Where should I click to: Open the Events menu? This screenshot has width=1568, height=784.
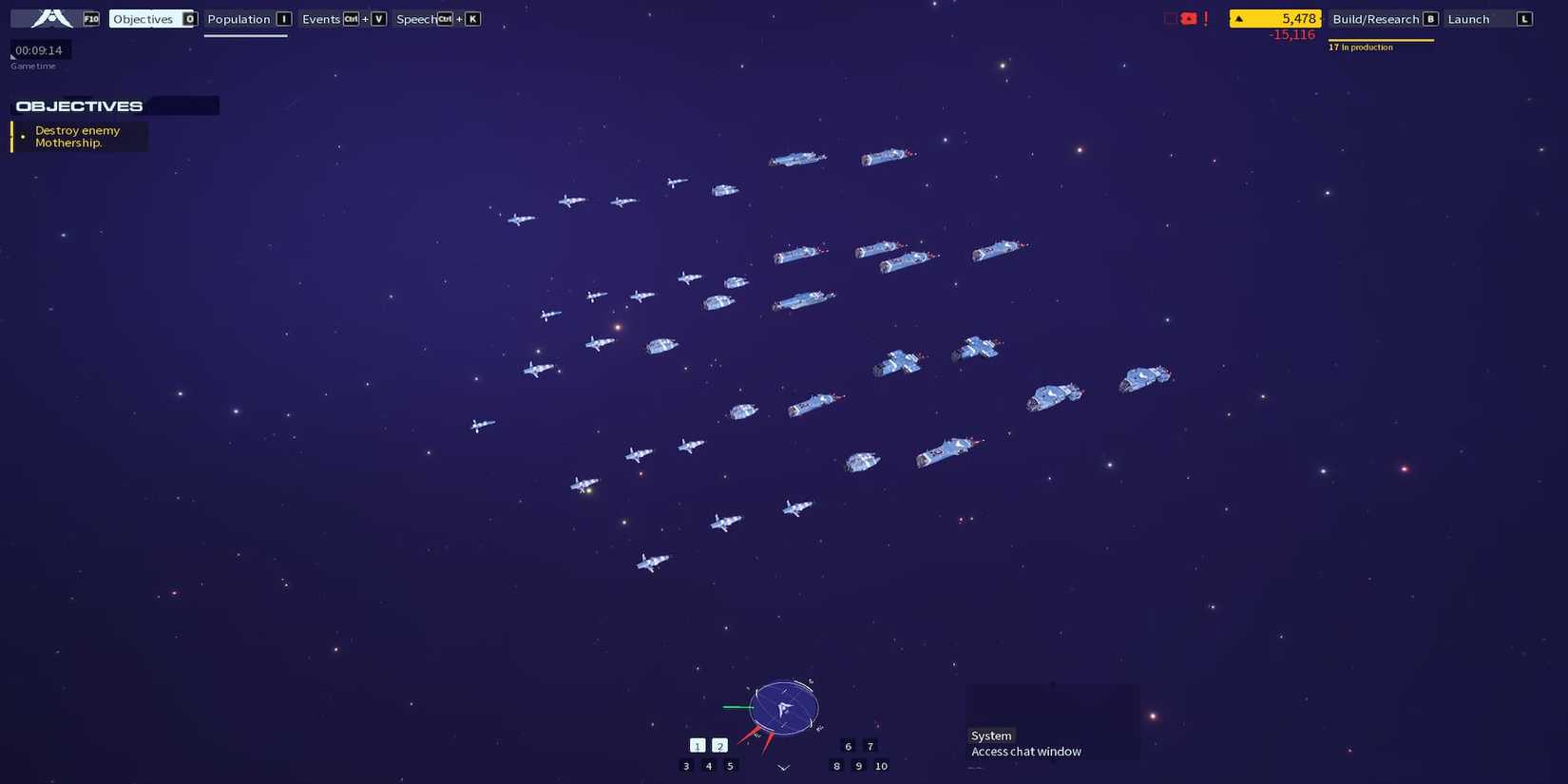[x=320, y=18]
